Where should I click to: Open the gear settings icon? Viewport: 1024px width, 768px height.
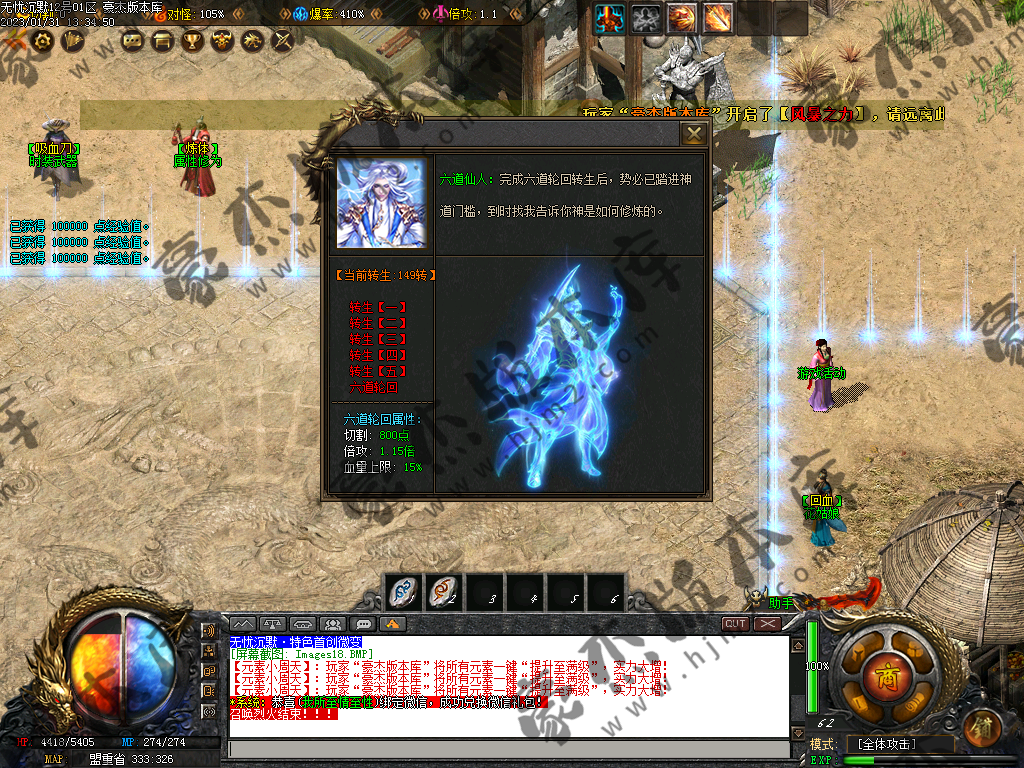click(x=43, y=40)
